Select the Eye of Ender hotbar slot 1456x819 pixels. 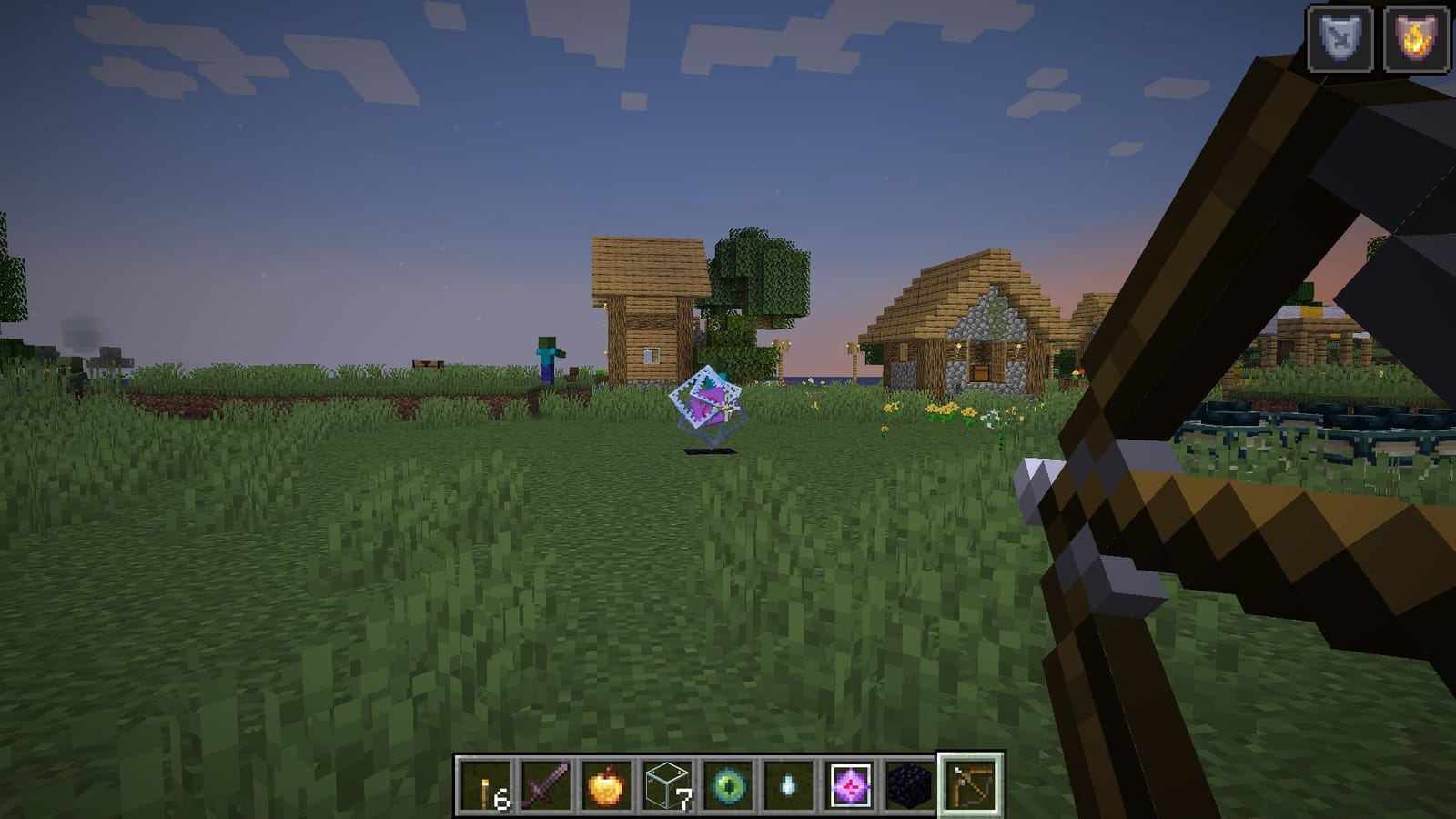coord(728,787)
